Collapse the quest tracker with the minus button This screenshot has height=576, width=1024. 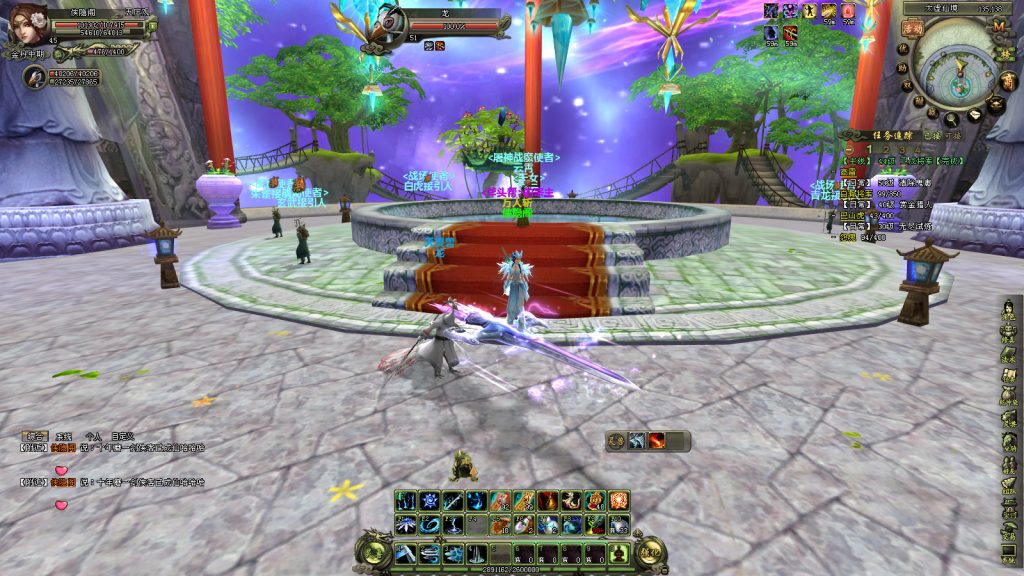coord(849,149)
